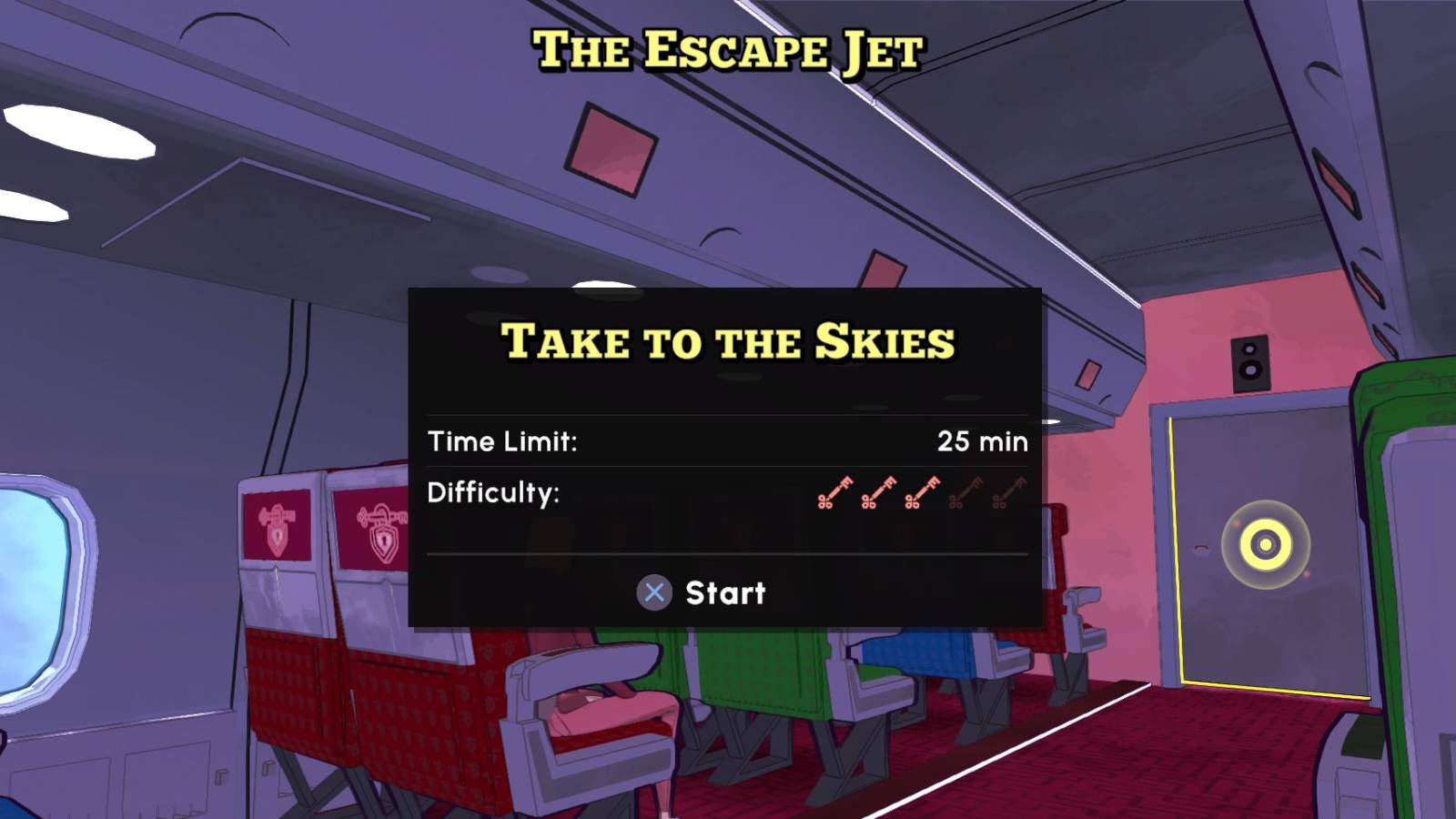
Task: Select The Escape Jet heading
Action: coord(728,50)
